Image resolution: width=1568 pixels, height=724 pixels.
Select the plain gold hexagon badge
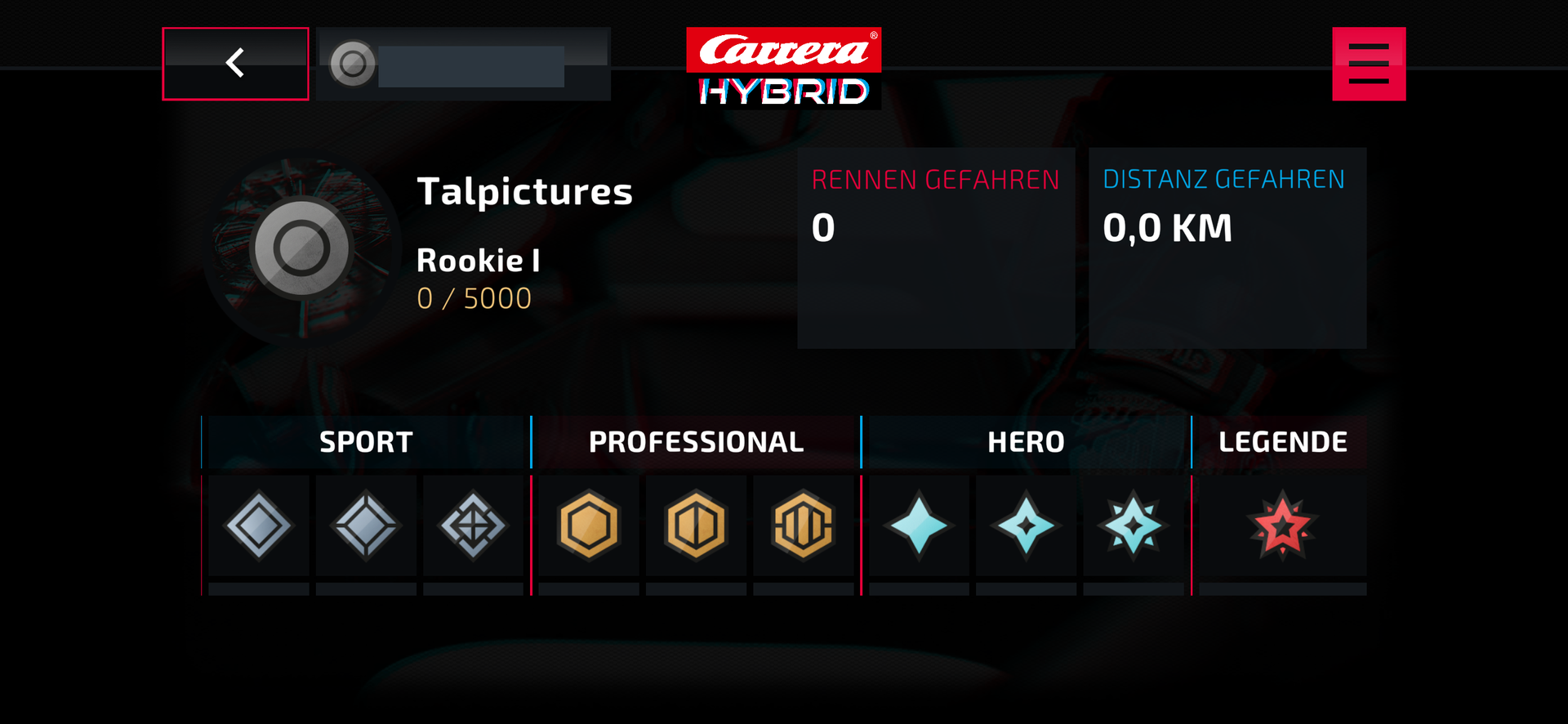[589, 525]
